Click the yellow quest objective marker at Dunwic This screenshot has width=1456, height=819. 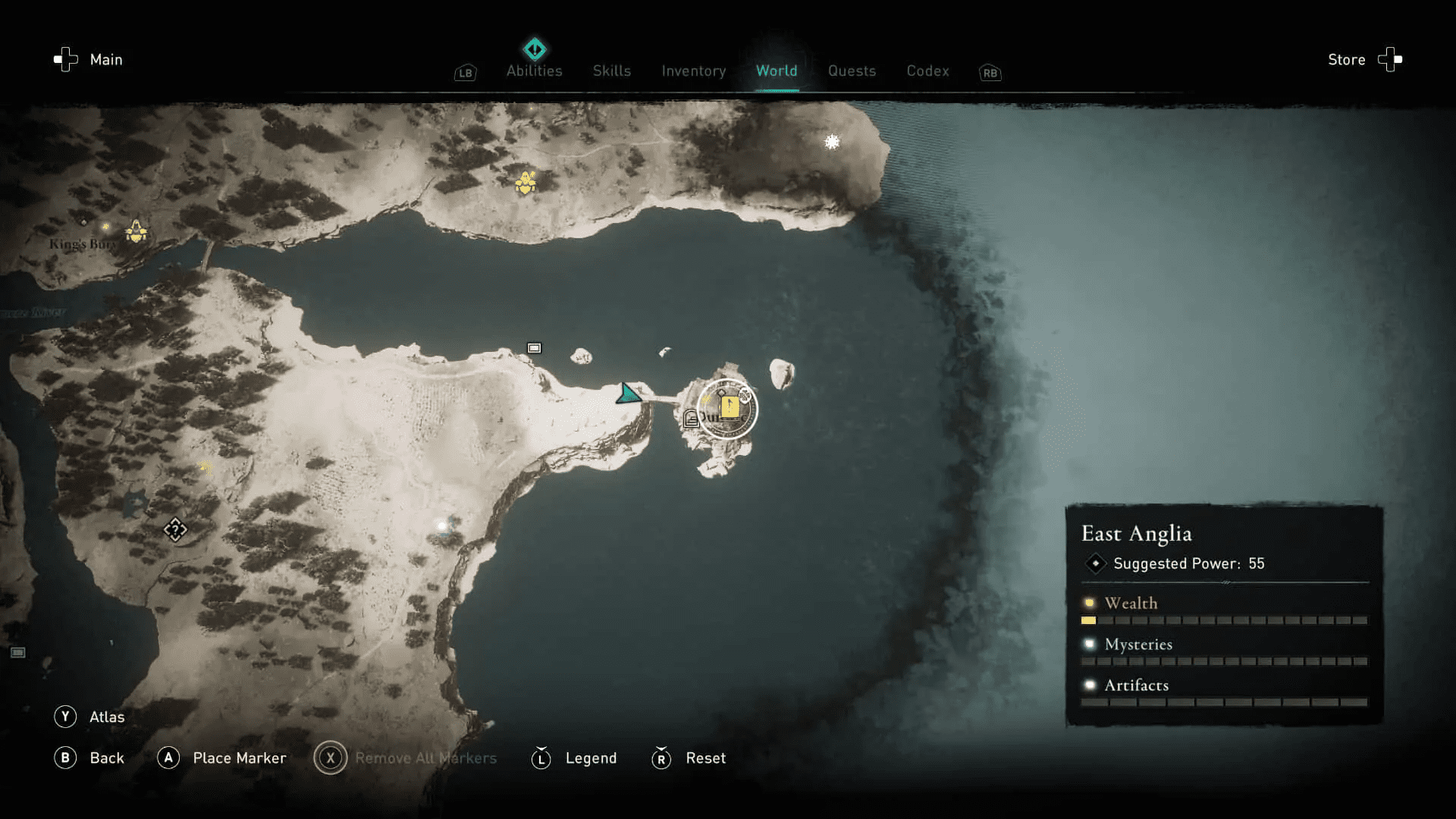[730, 408]
